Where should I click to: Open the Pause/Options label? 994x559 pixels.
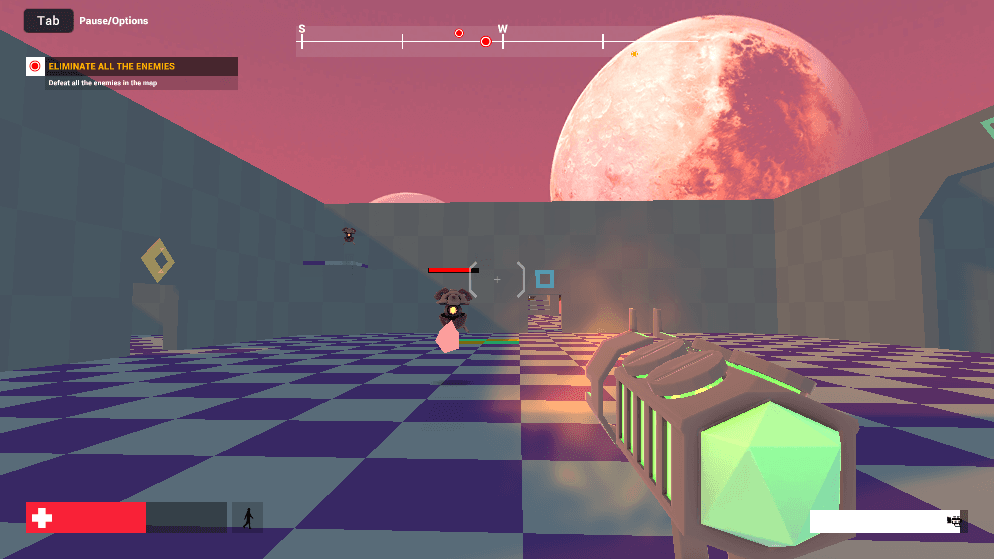tap(114, 21)
